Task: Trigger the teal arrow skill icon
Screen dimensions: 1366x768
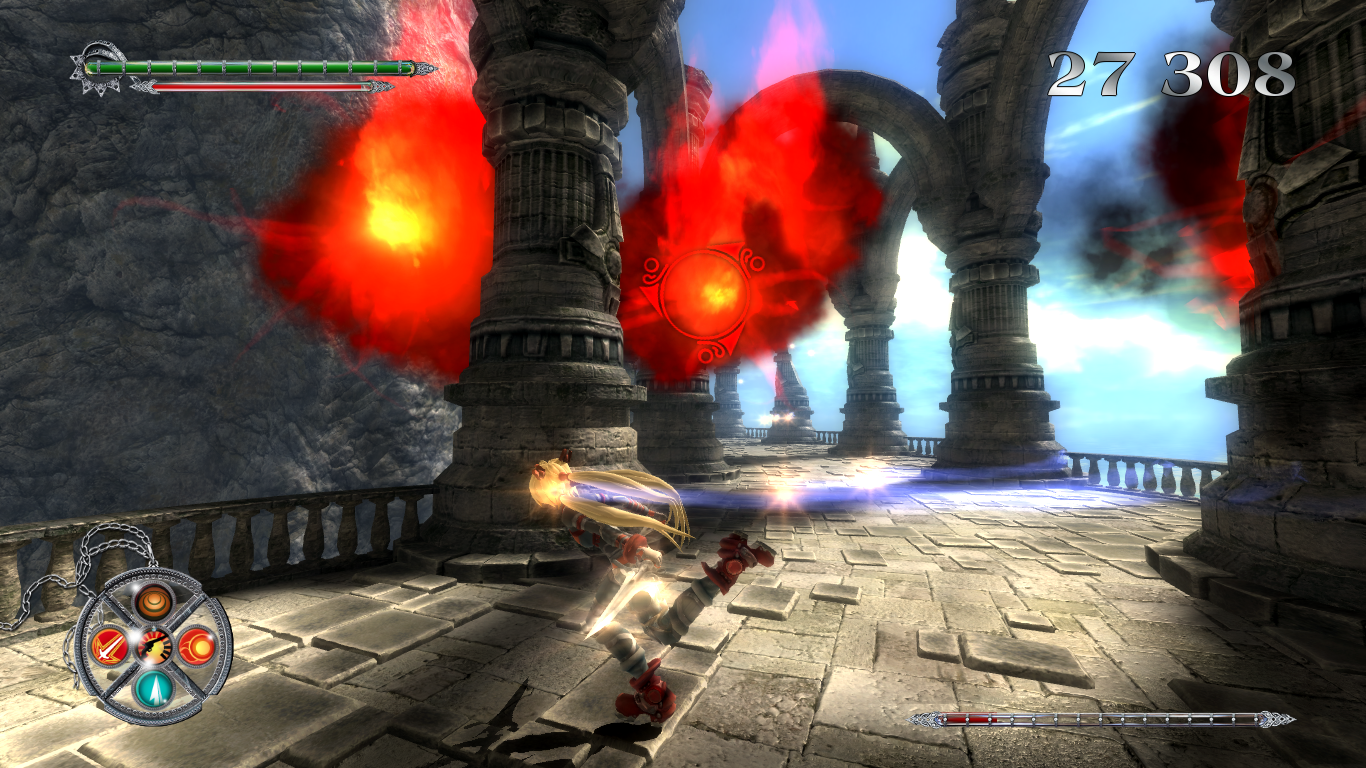Action: (x=154, y=688)
